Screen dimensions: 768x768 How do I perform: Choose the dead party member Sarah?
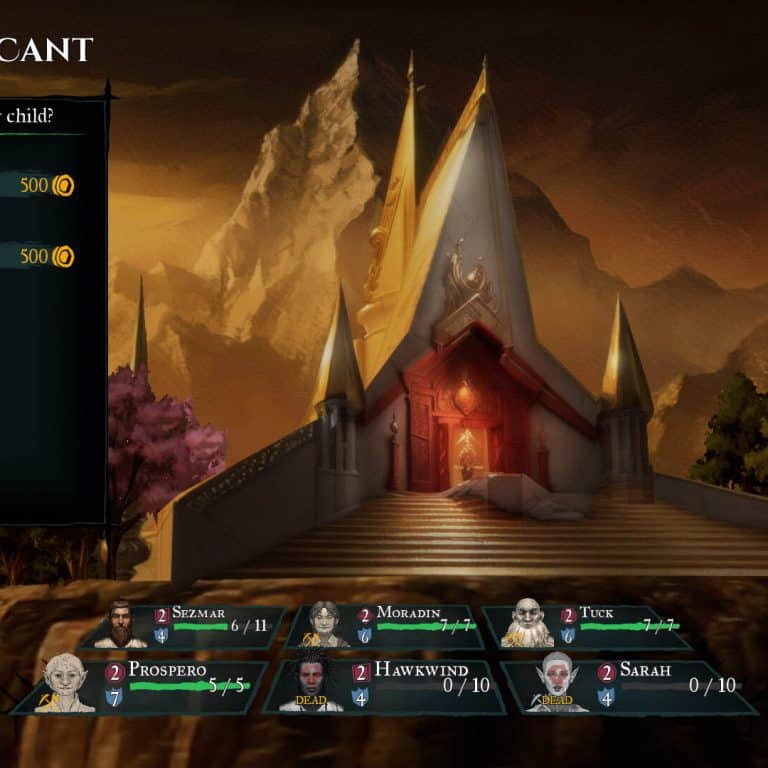630,686
